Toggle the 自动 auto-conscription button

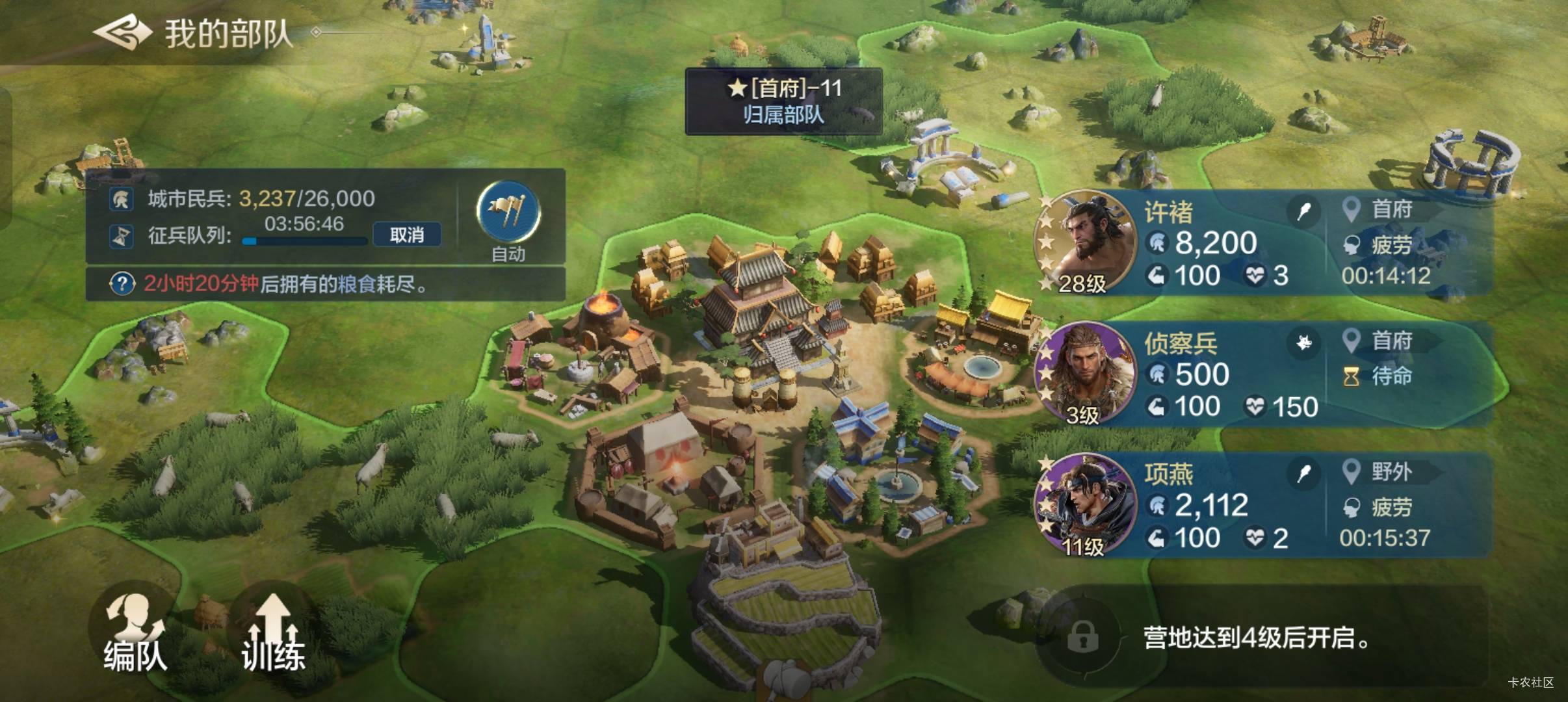(508, 213)
